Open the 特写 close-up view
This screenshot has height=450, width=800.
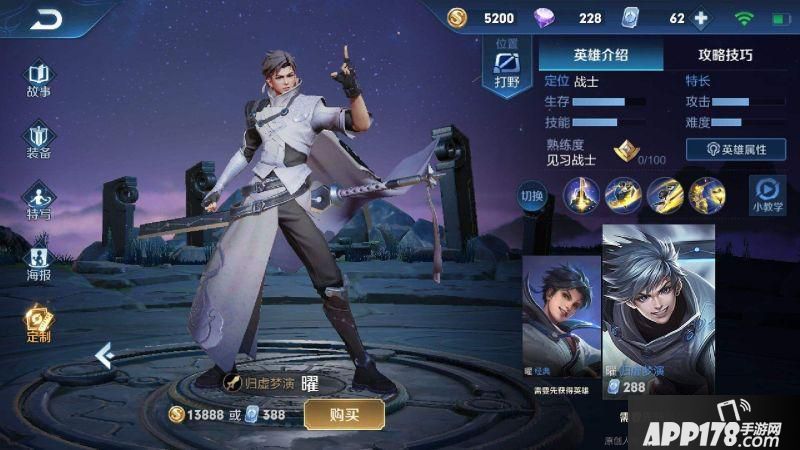pyautogui.click(x=39, y=201)
